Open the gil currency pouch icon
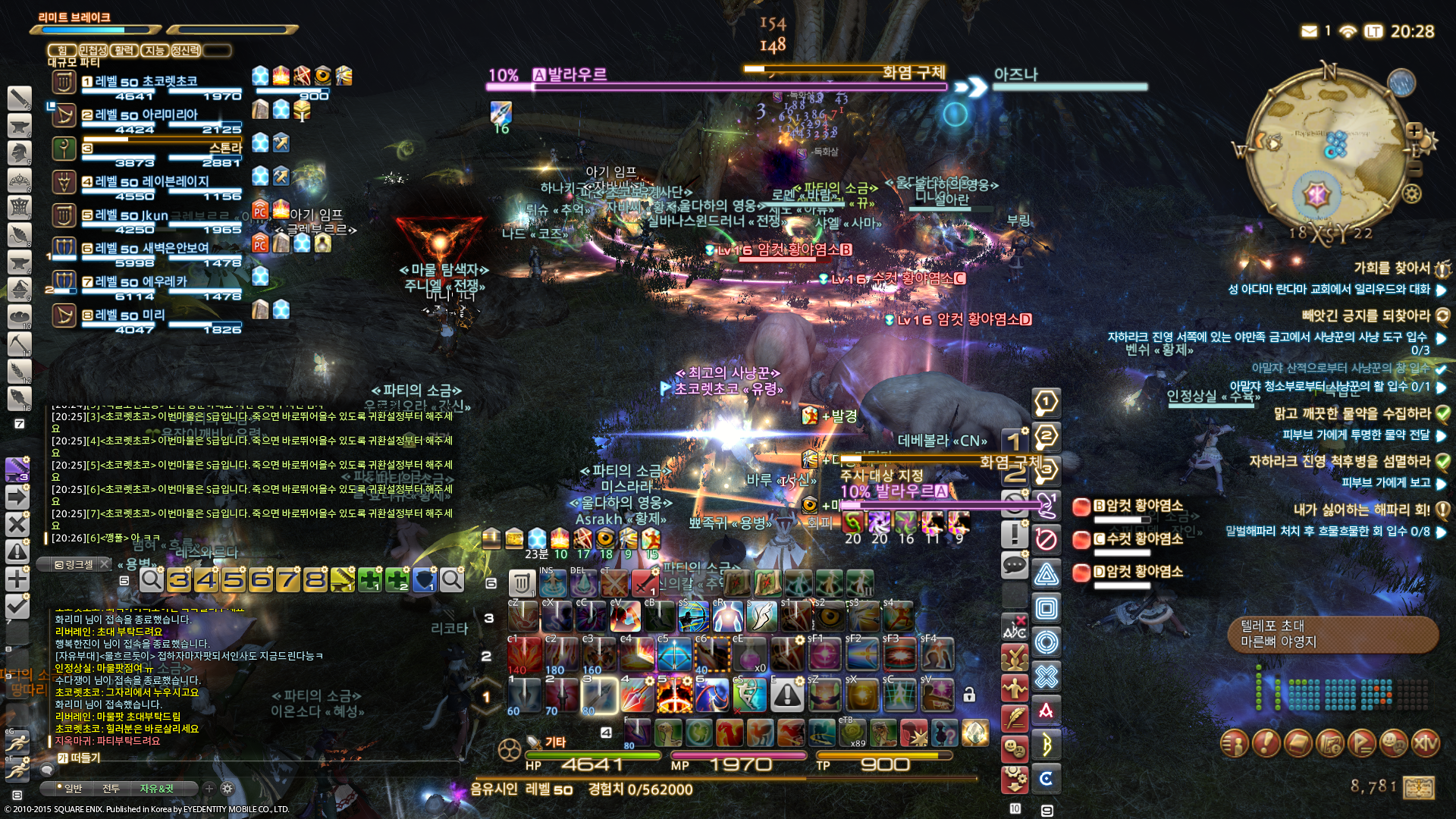The width and height of the screenshot is (1456, 819). 1419,787
